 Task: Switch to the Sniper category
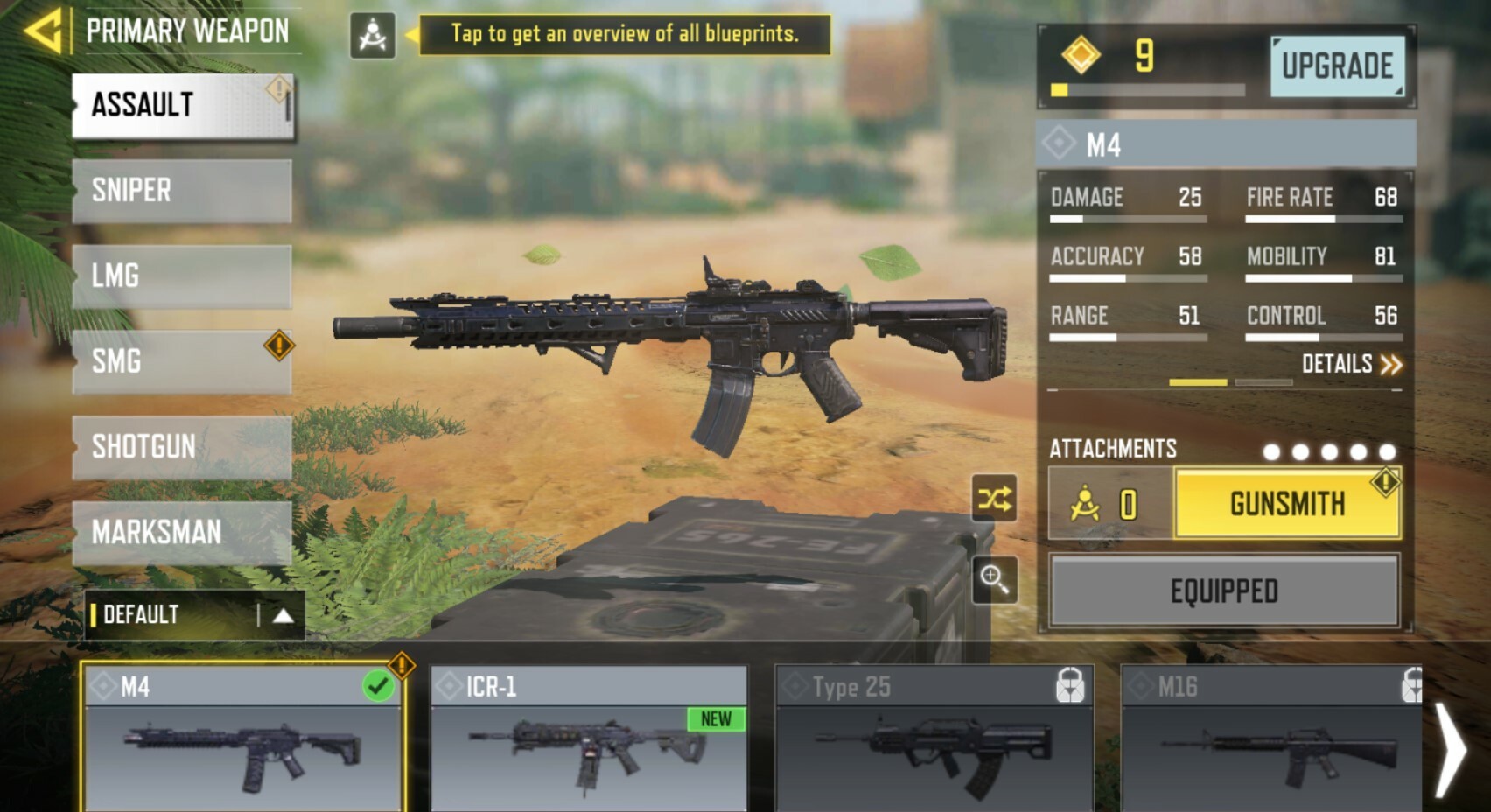[x=182, y=191]
